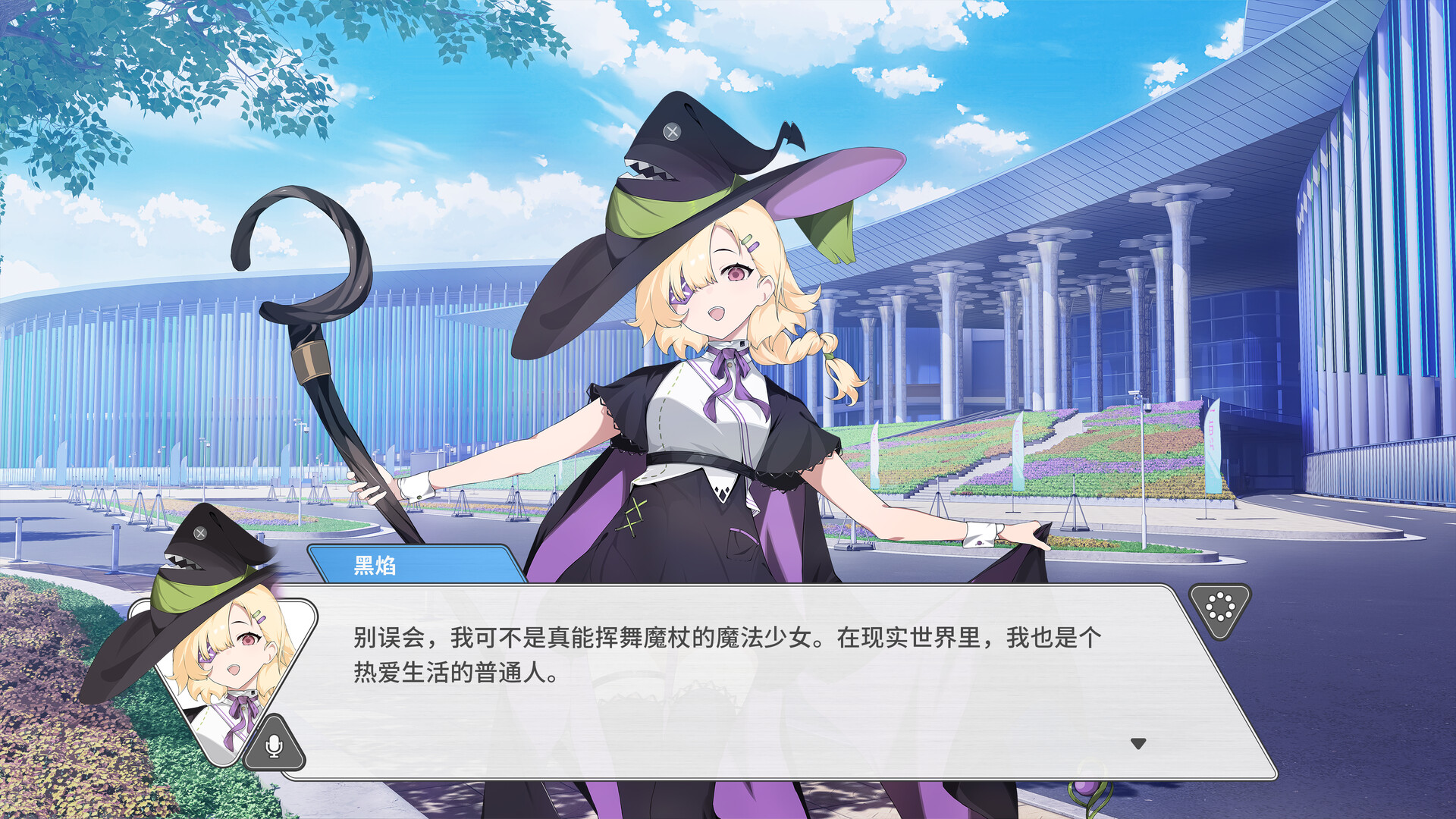Click the X icon on the large witch hat

[670, 133]
